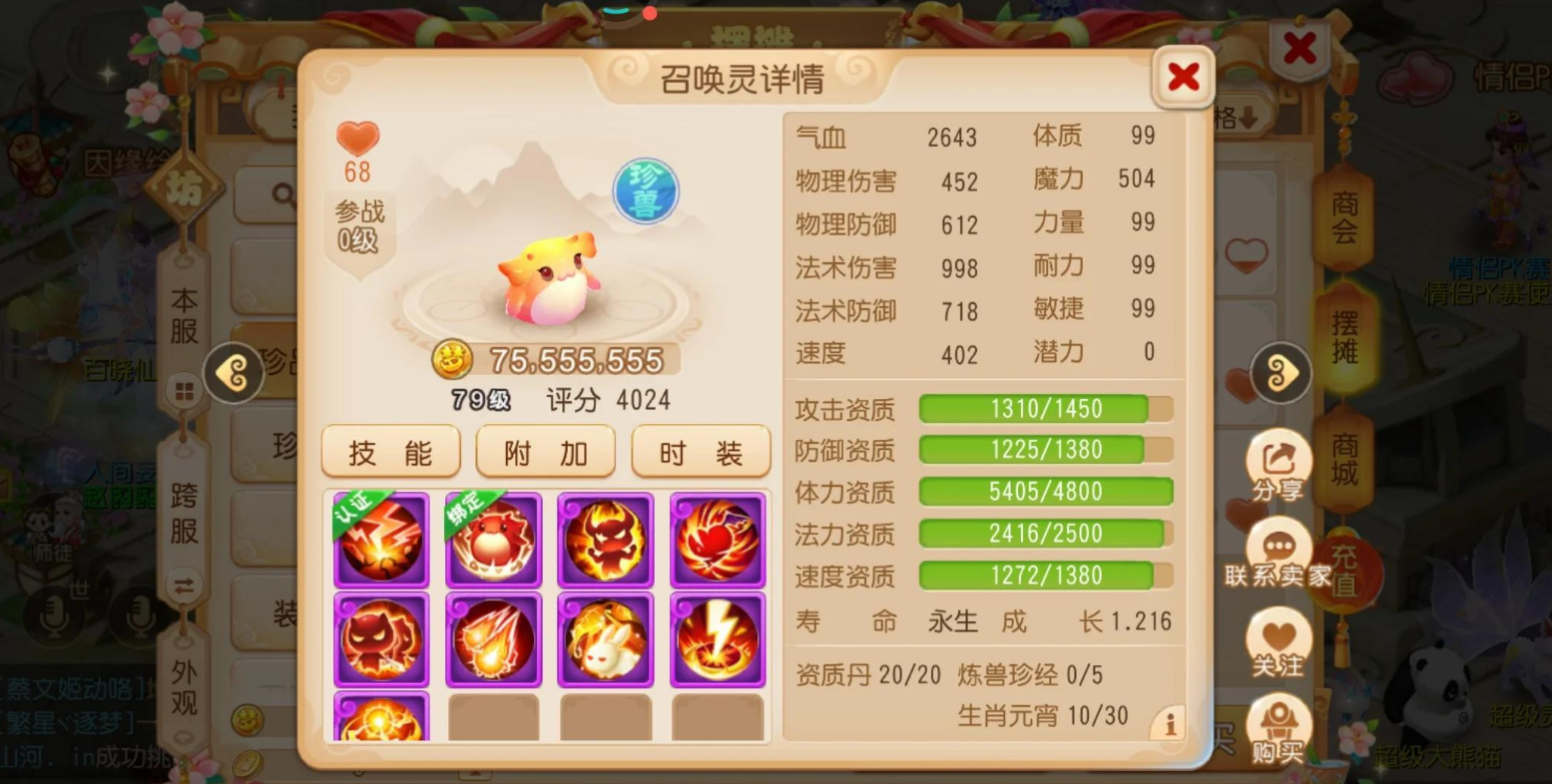The width and height of the screenshot is (1552, 784).
Task: Buy the summon with 购买 button
Action: point(1279,731)
